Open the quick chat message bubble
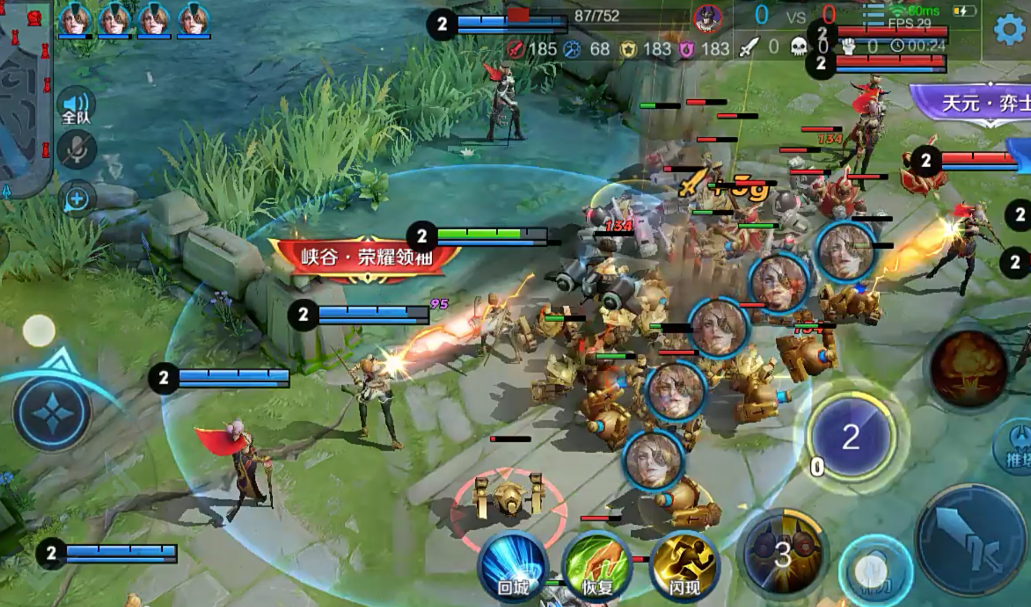This screenshot has width=1031, height=607. 77,198
